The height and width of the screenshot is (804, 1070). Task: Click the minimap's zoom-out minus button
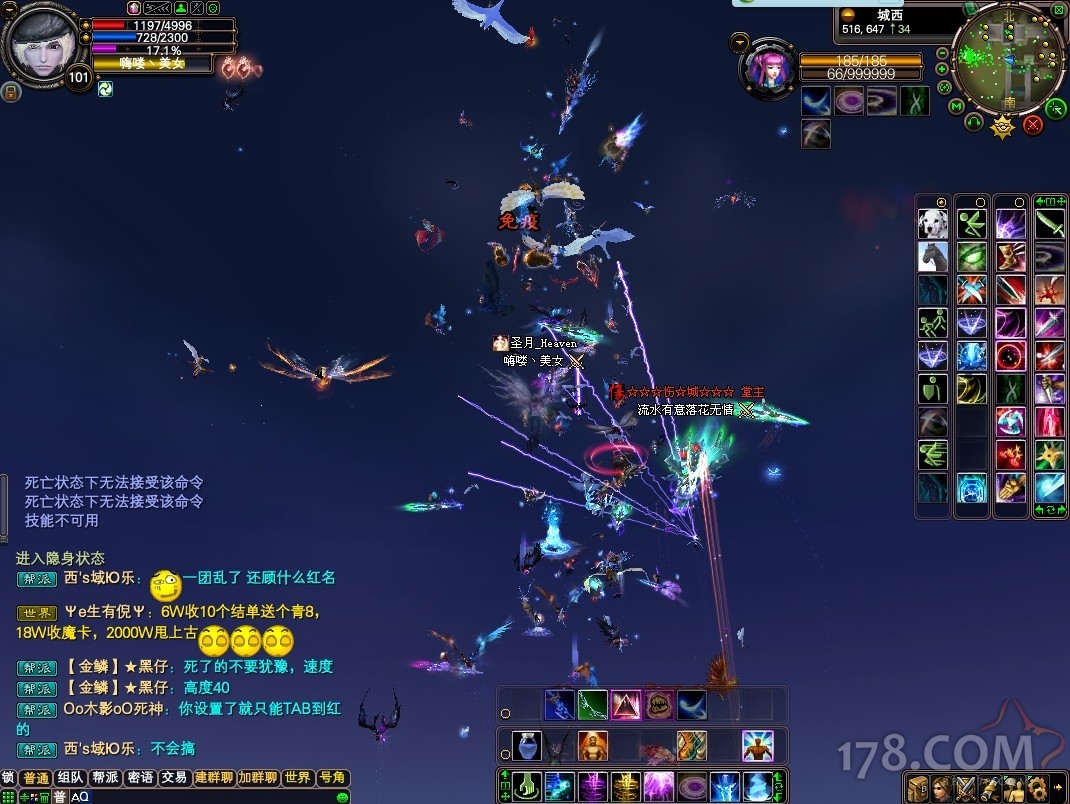click(943, 53)
